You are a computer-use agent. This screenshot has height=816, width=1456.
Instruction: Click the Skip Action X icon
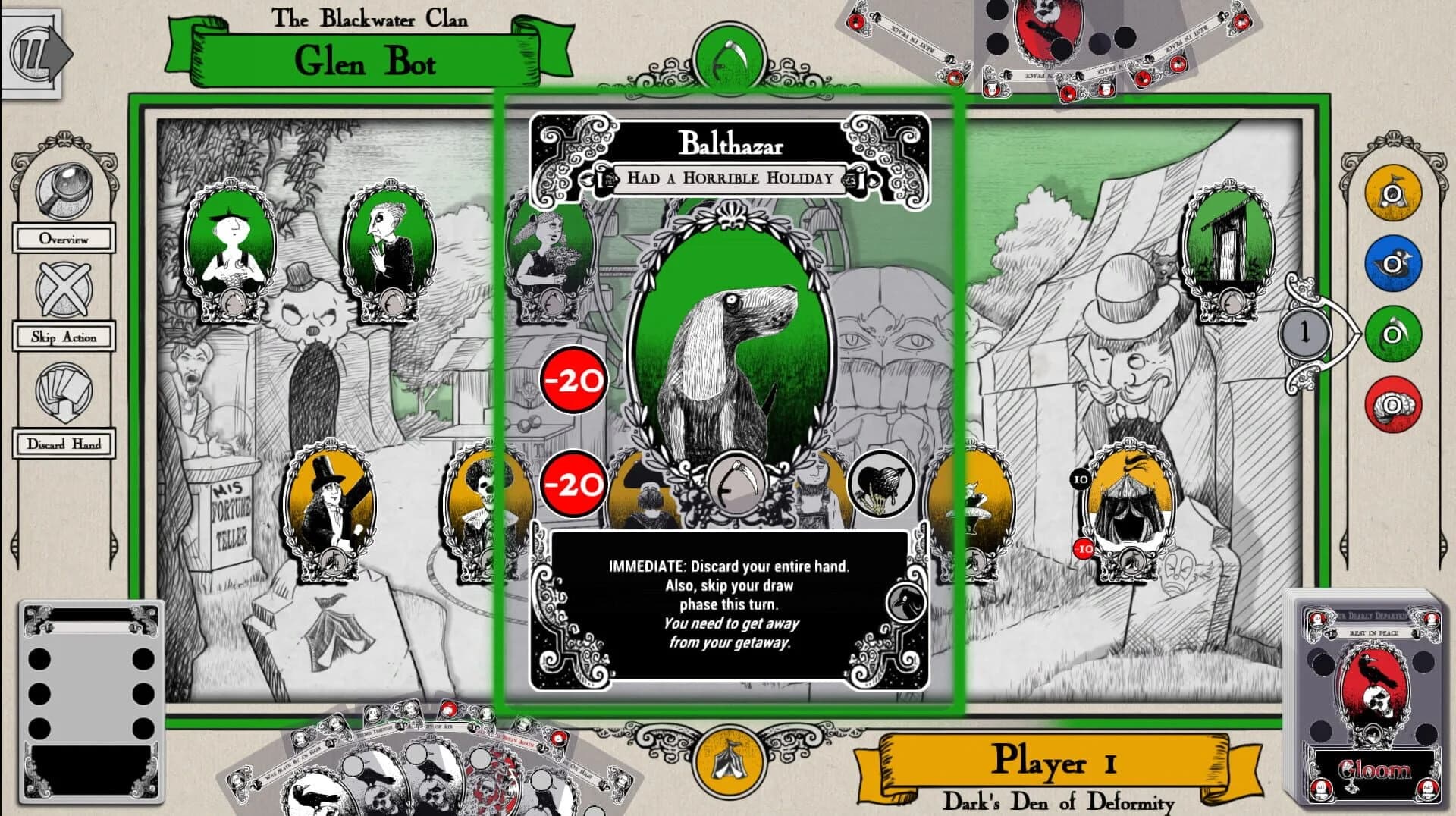click(63, 290)
